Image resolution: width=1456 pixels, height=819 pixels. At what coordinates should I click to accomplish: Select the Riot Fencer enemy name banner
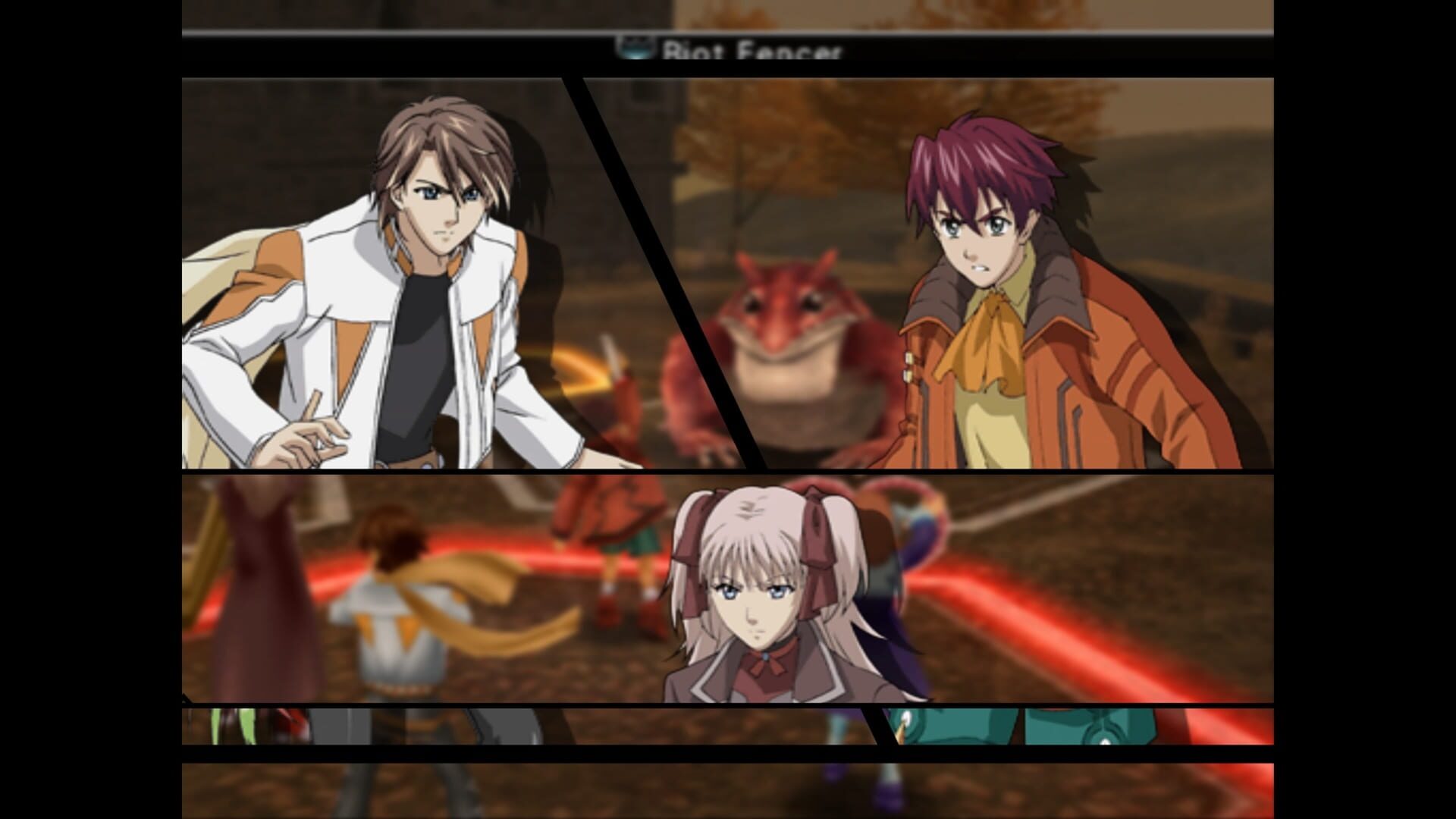click(x=751, y=50)
